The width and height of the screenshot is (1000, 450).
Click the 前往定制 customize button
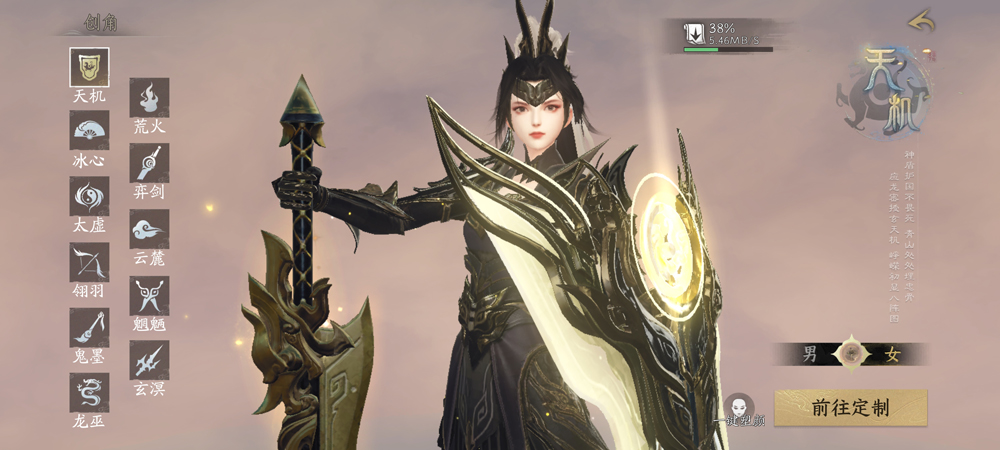coord(850,407)
